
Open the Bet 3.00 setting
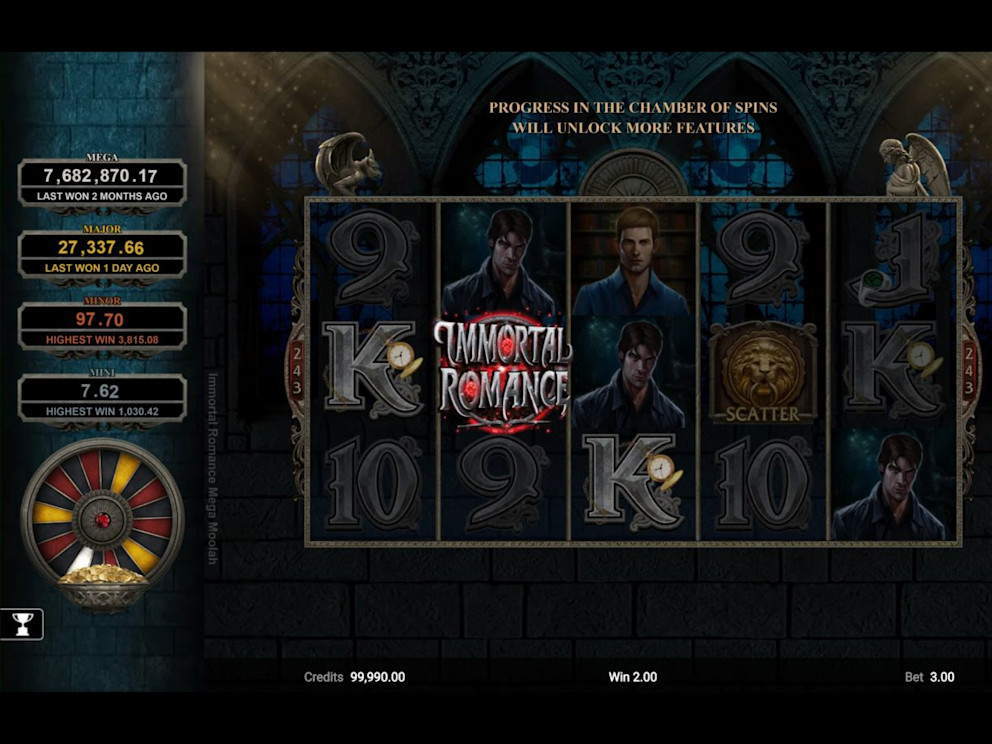(x=929, y=677)
